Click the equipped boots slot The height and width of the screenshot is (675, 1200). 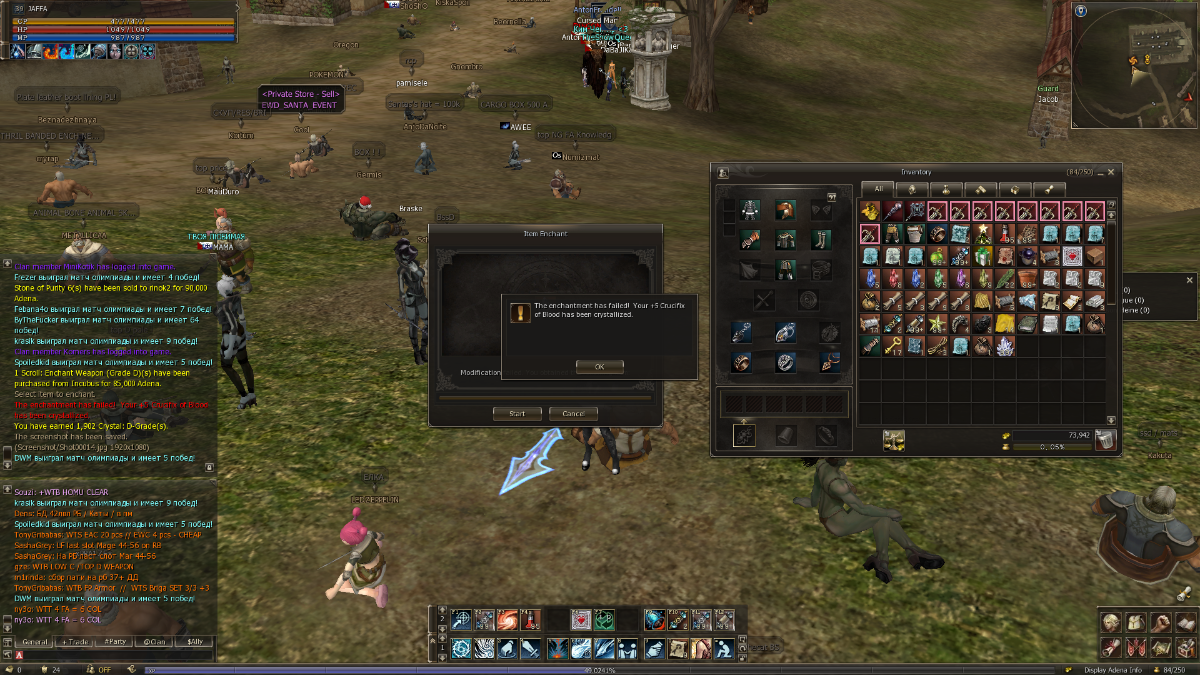pos(819,240)
